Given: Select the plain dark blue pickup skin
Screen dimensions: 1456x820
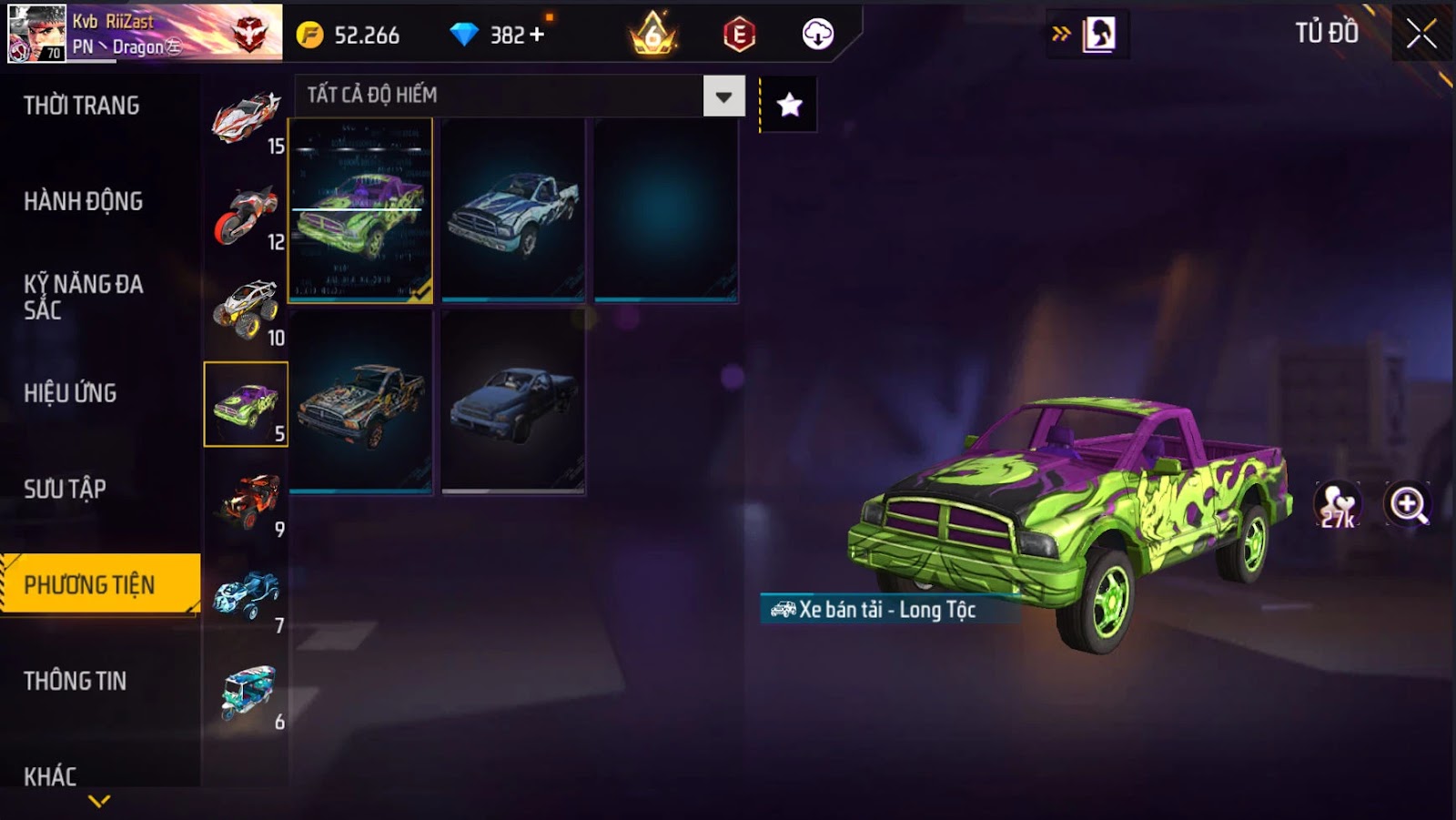Looking at the screenshot, I should pyautogui.click(x=513, y=401).
